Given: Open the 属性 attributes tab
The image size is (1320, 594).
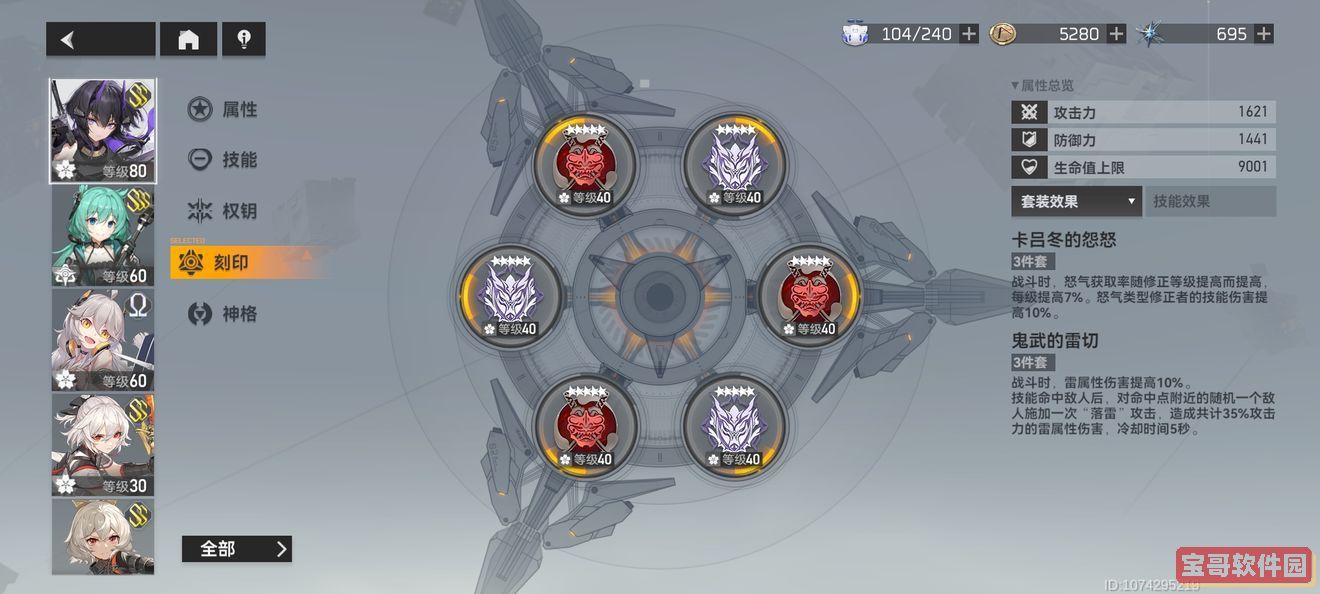Looking at the screenshot, I should pyautogui.click(x=224, y=109).
